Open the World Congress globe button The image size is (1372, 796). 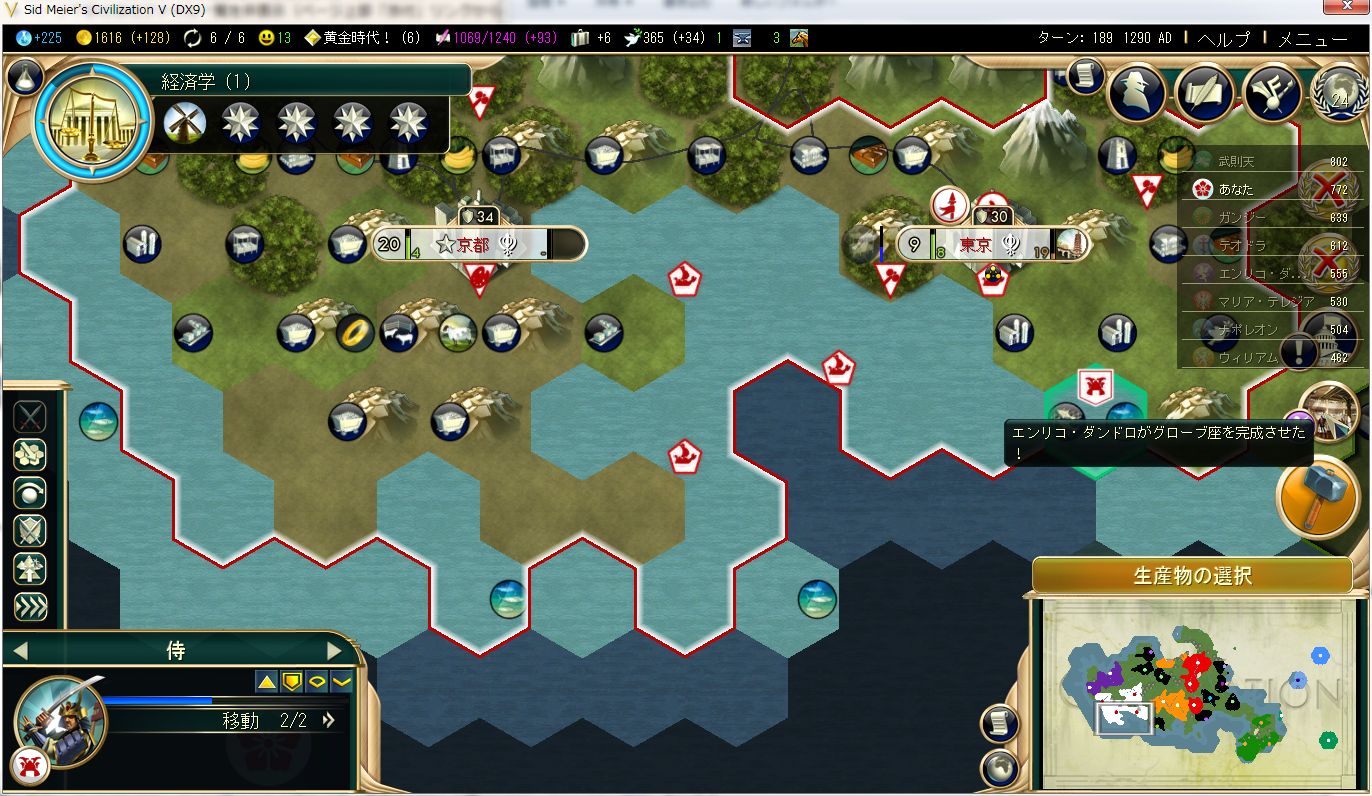(x=1339, y=93)
